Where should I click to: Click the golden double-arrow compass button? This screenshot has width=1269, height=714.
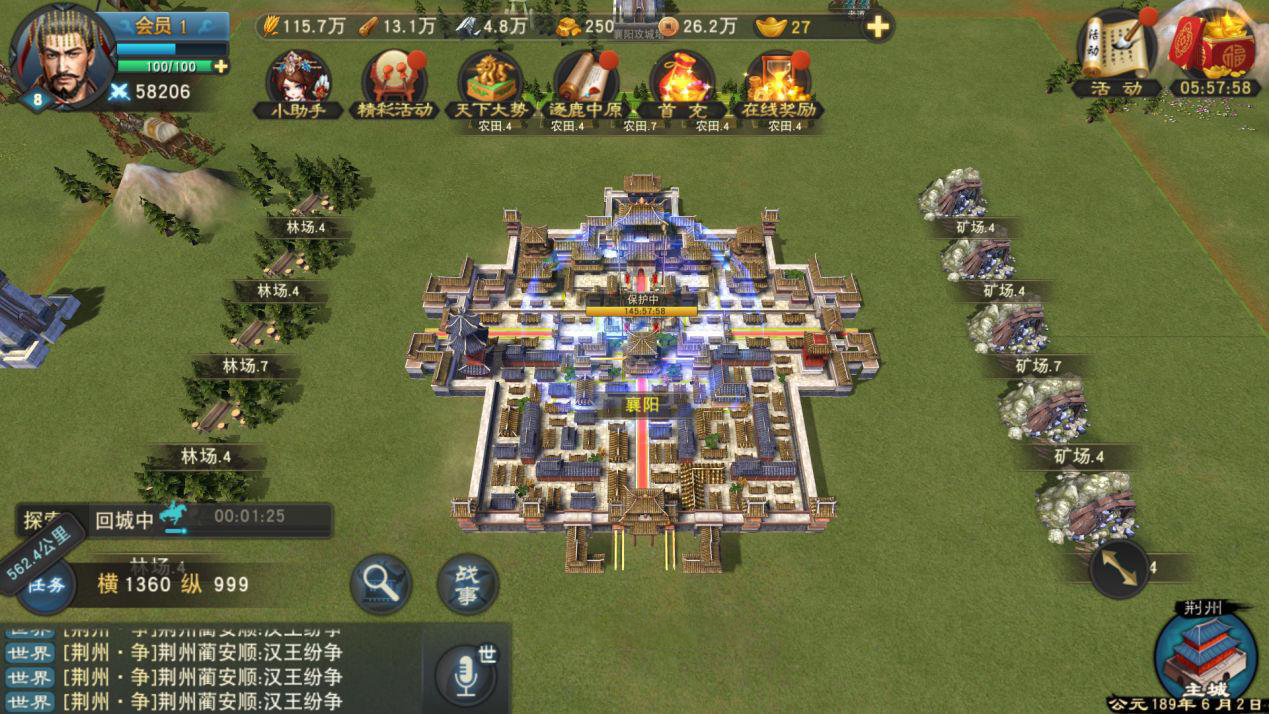tap(1118, 568)
